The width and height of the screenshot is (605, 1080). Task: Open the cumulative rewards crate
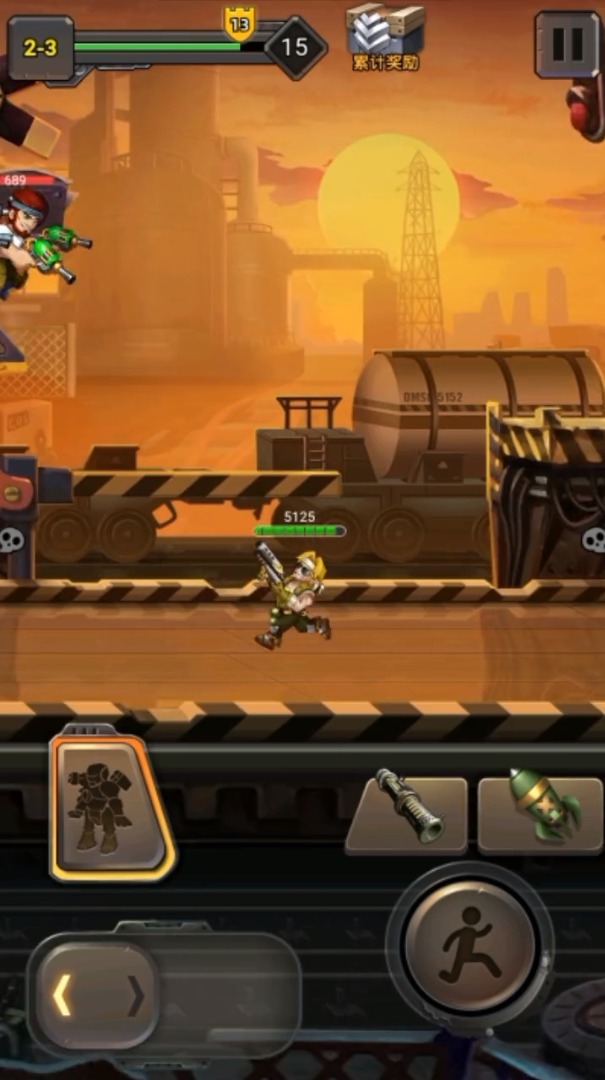coord(385,36)
